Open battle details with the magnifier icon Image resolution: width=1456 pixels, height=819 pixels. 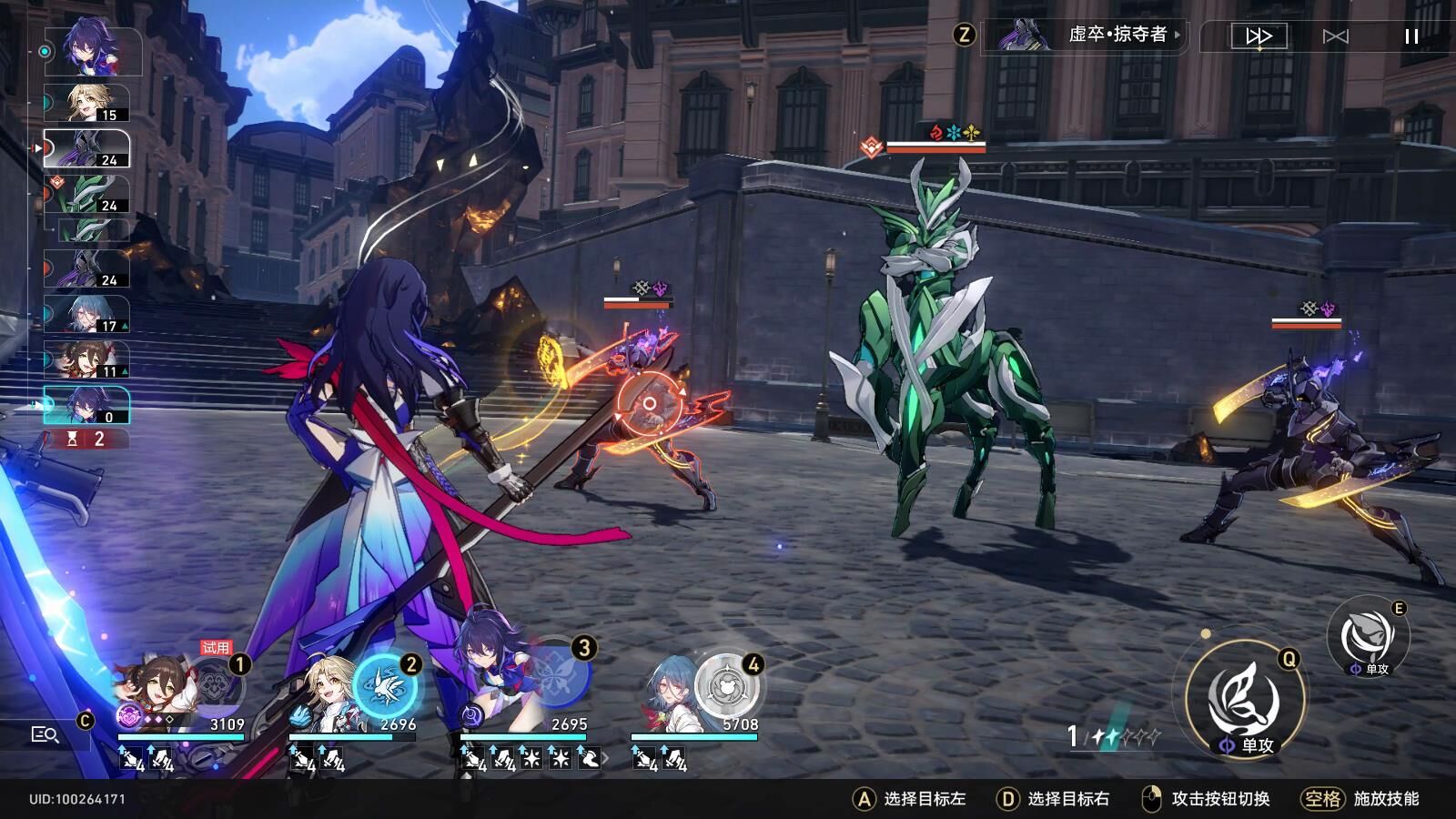(45, 733)
